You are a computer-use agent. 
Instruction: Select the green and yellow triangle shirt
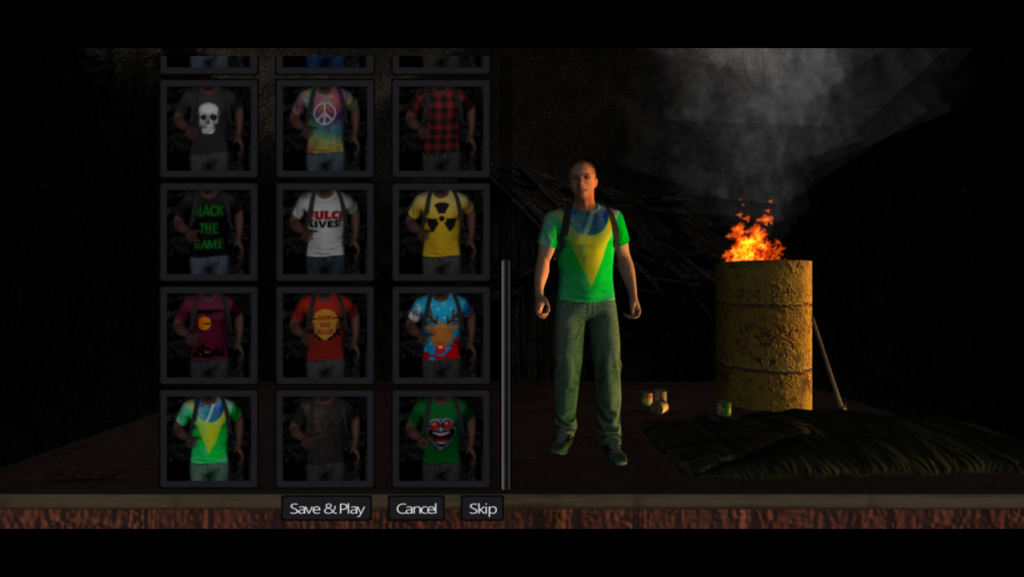click(x=209, y=438)
